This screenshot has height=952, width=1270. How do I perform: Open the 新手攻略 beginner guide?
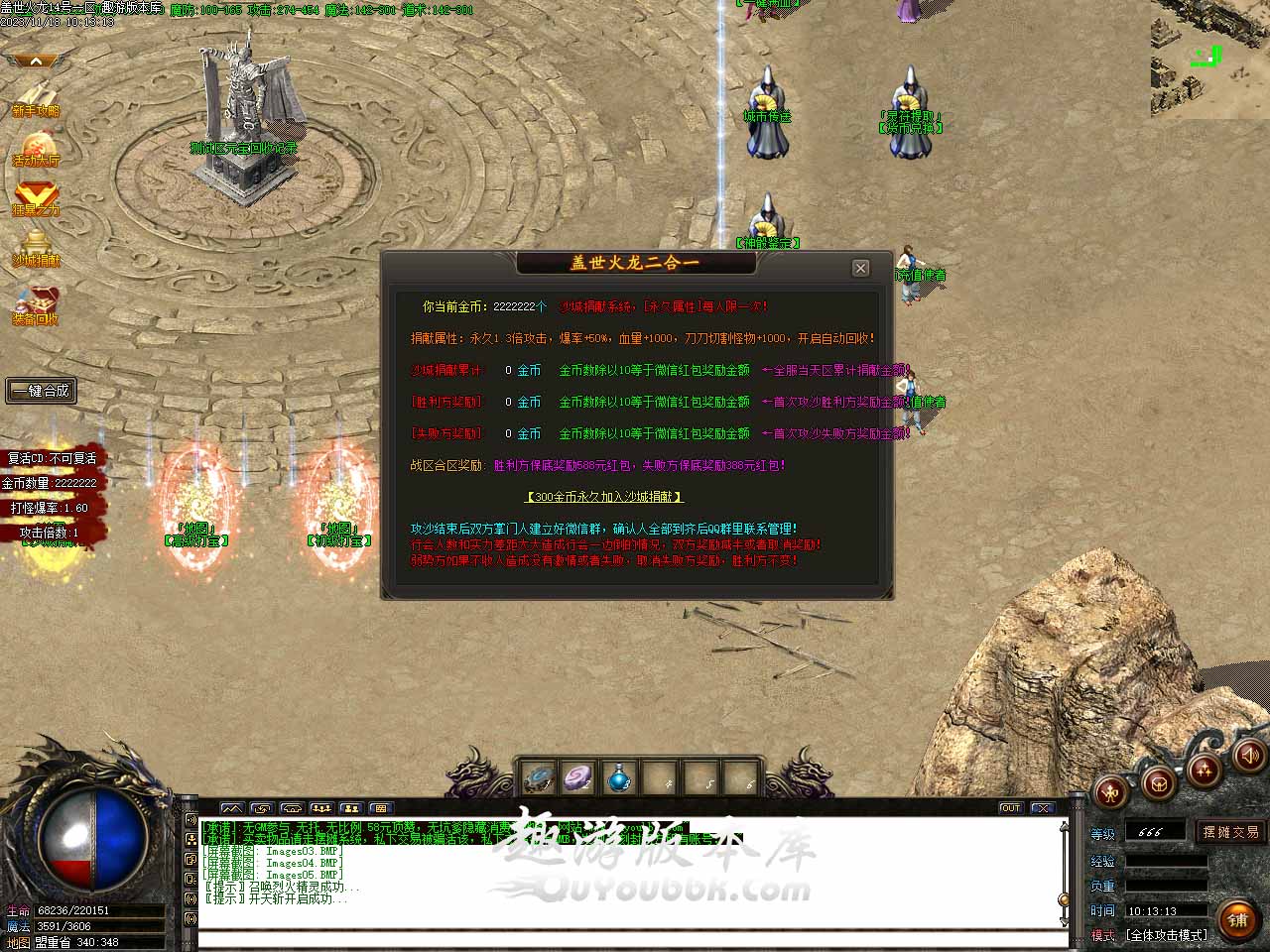tap(36, 97)
